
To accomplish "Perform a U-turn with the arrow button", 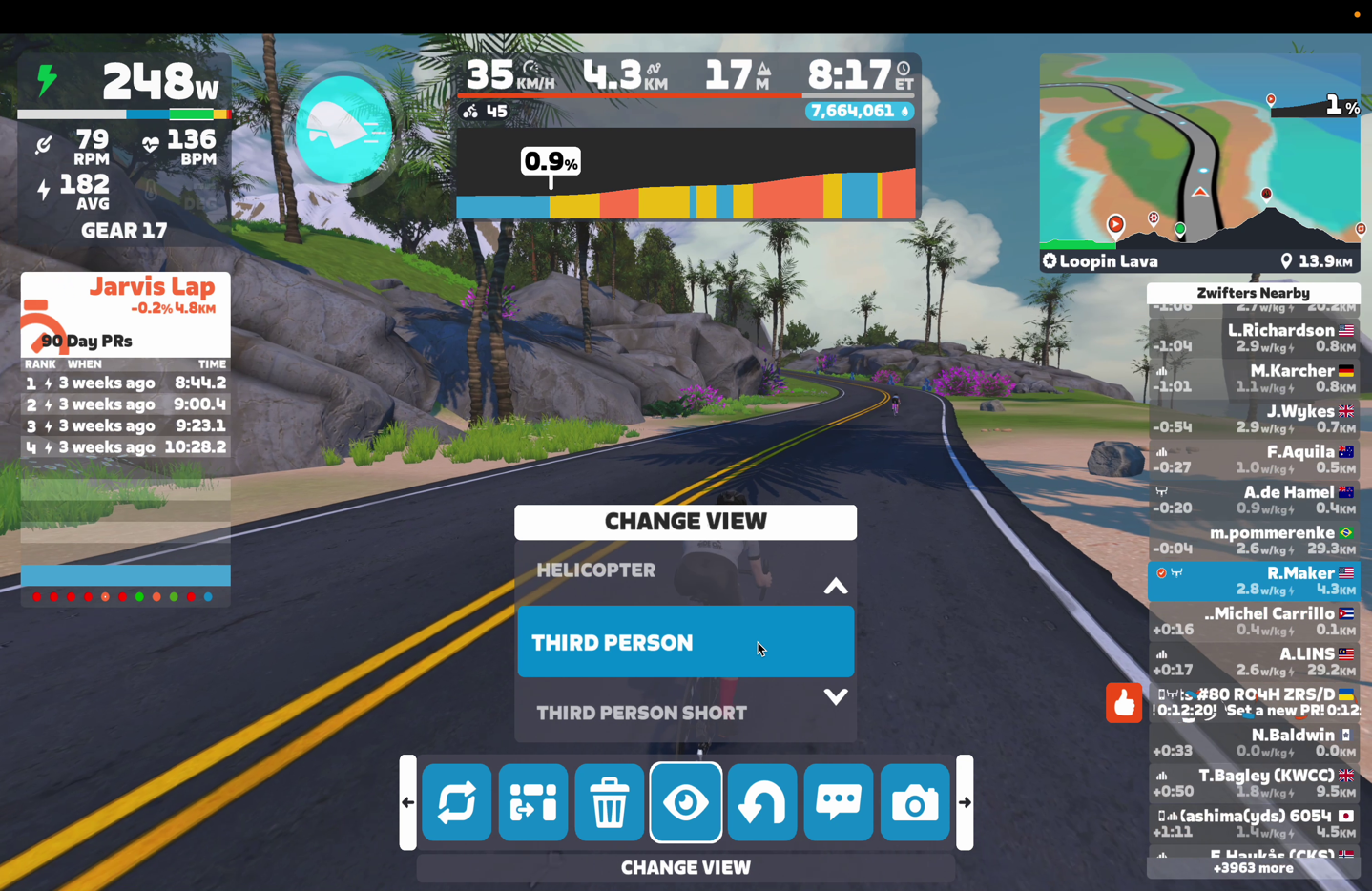I will pos(762,803).
